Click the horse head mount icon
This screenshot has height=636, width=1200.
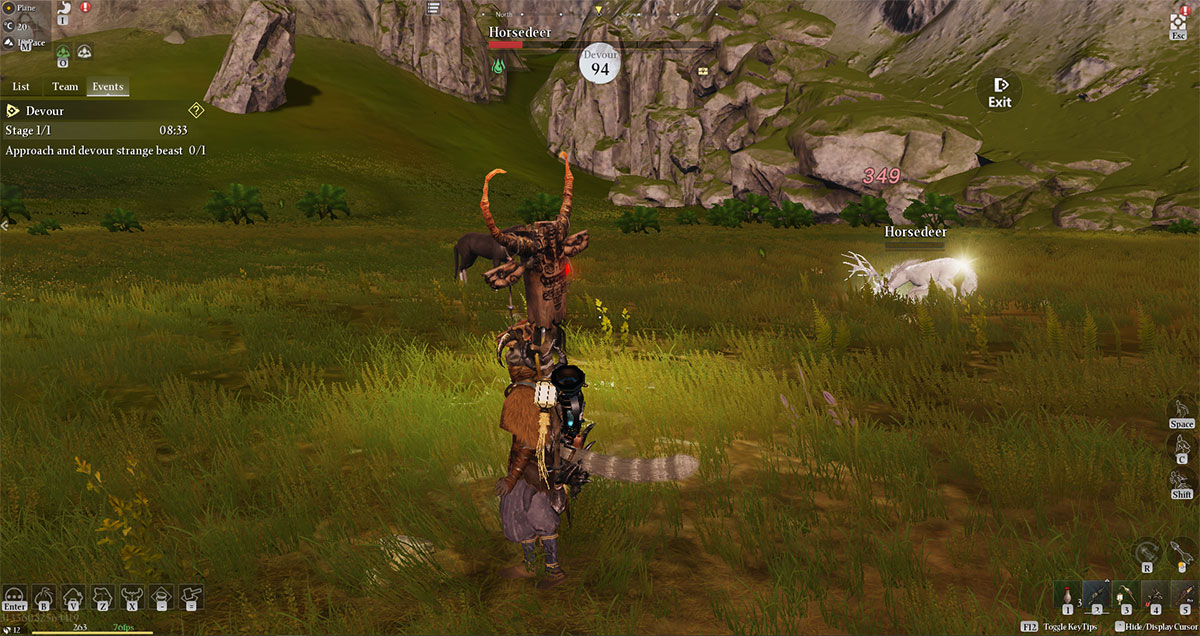click(x=101, y=597)
